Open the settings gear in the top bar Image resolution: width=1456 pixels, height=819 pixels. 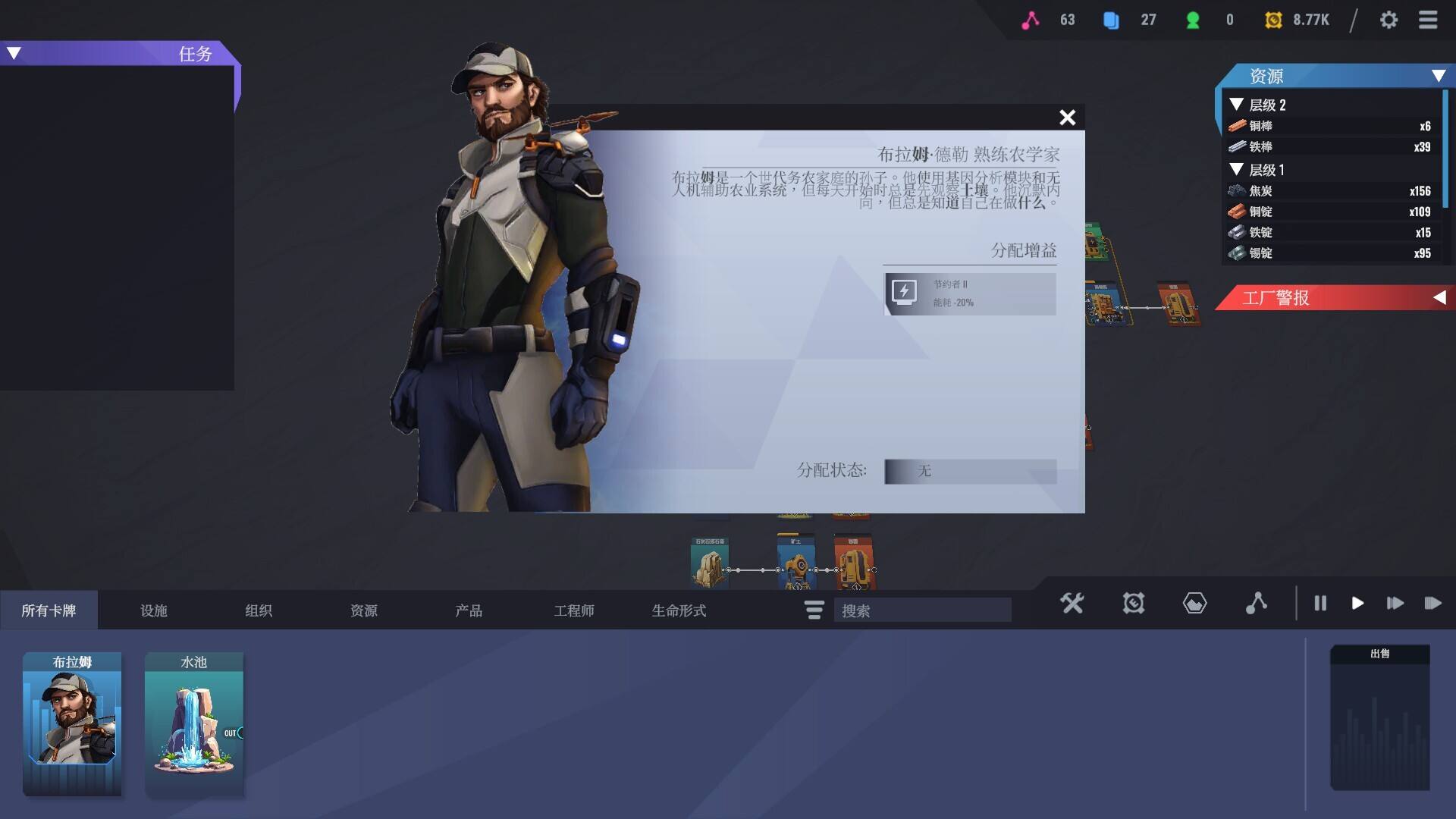[x=1390, y=20]
